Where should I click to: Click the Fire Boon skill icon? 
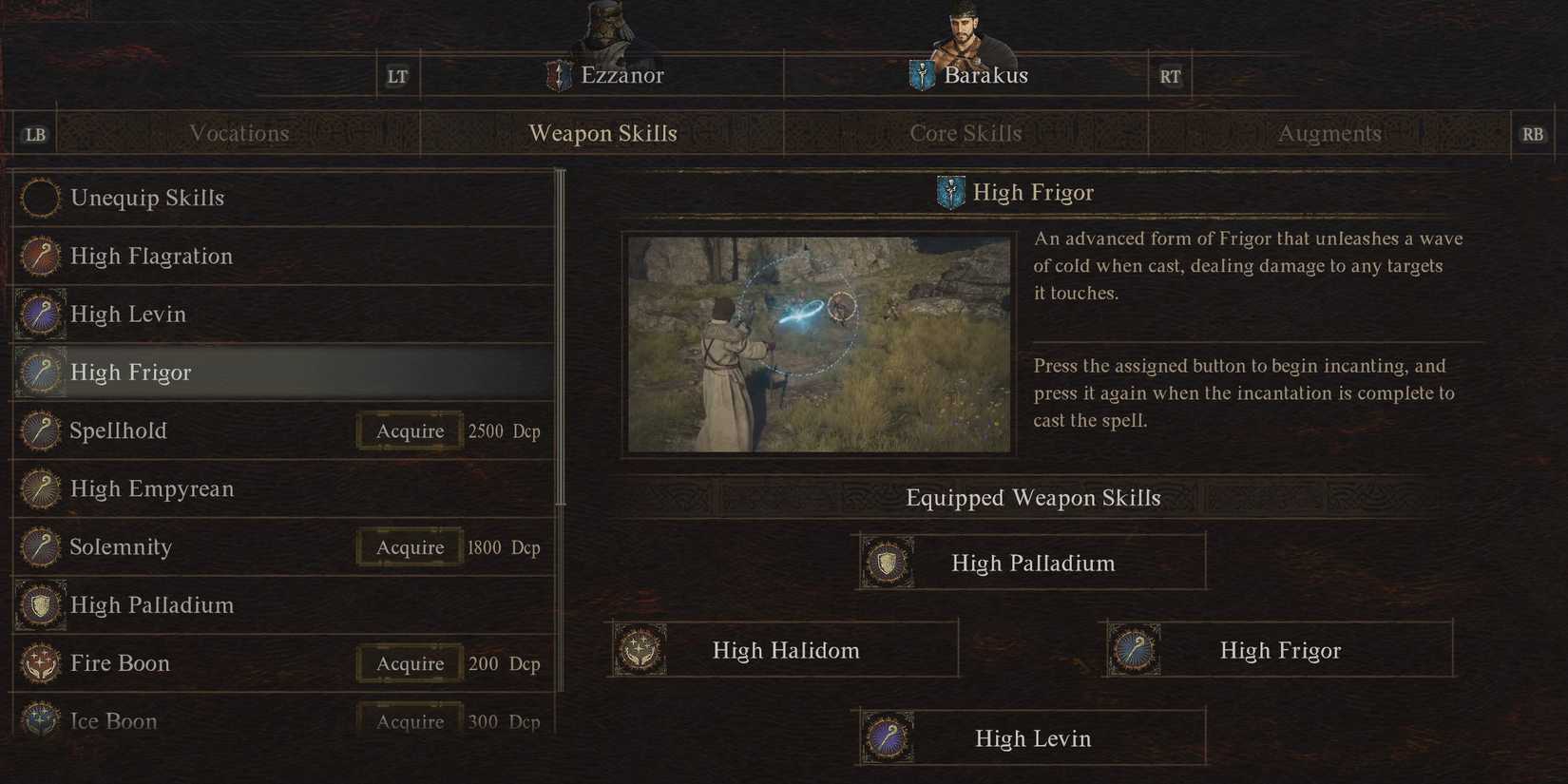click(40, 663)
